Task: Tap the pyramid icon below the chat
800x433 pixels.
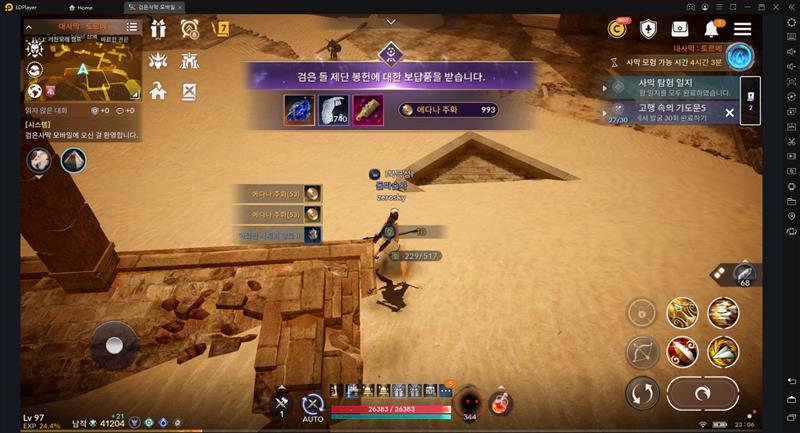Action: (73, 160)
